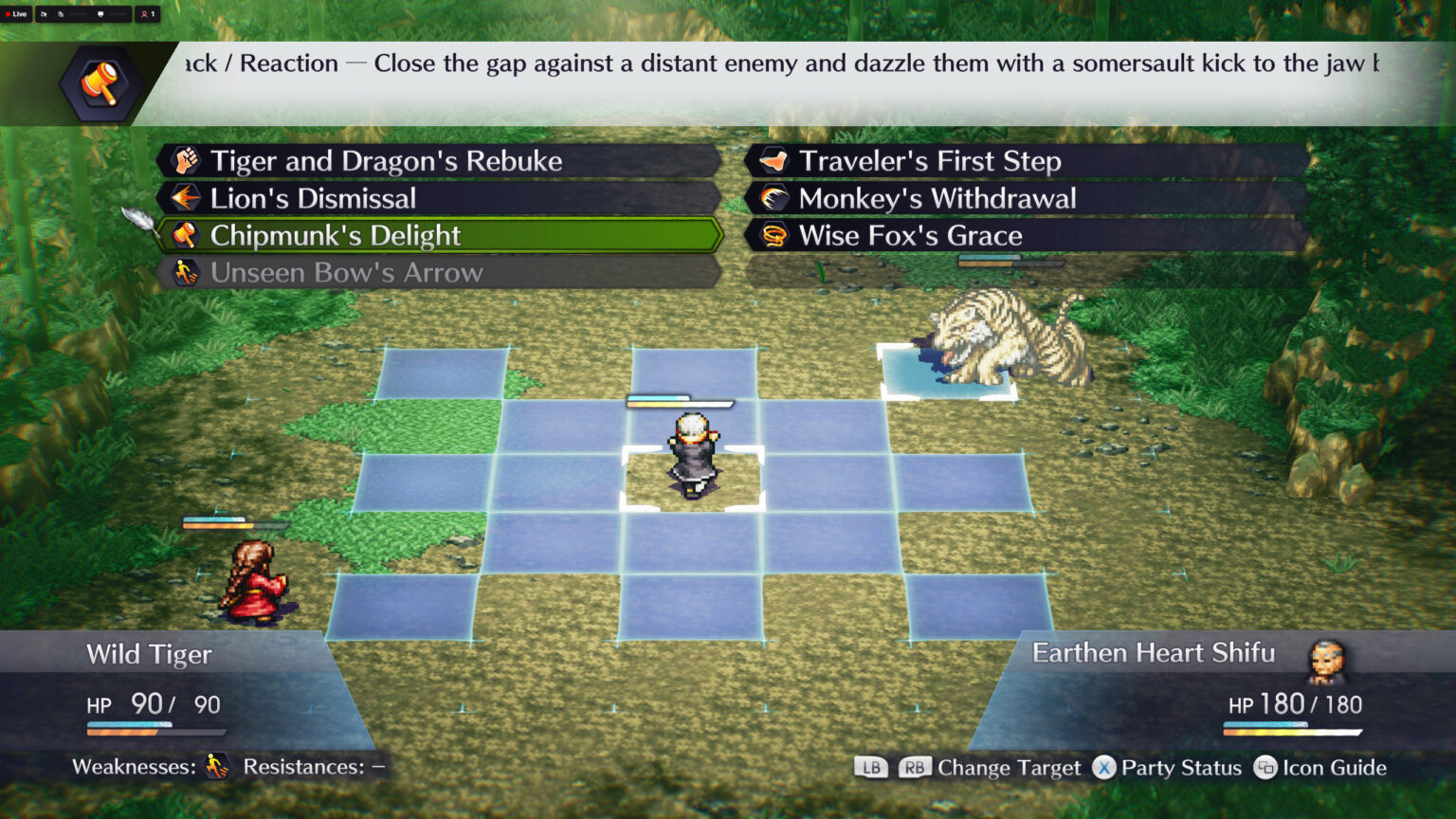The width and height of the screenshot is (1456, 819).
Task: Select the Earthen Heart Shifu unit tile
Action: point(692,480)
